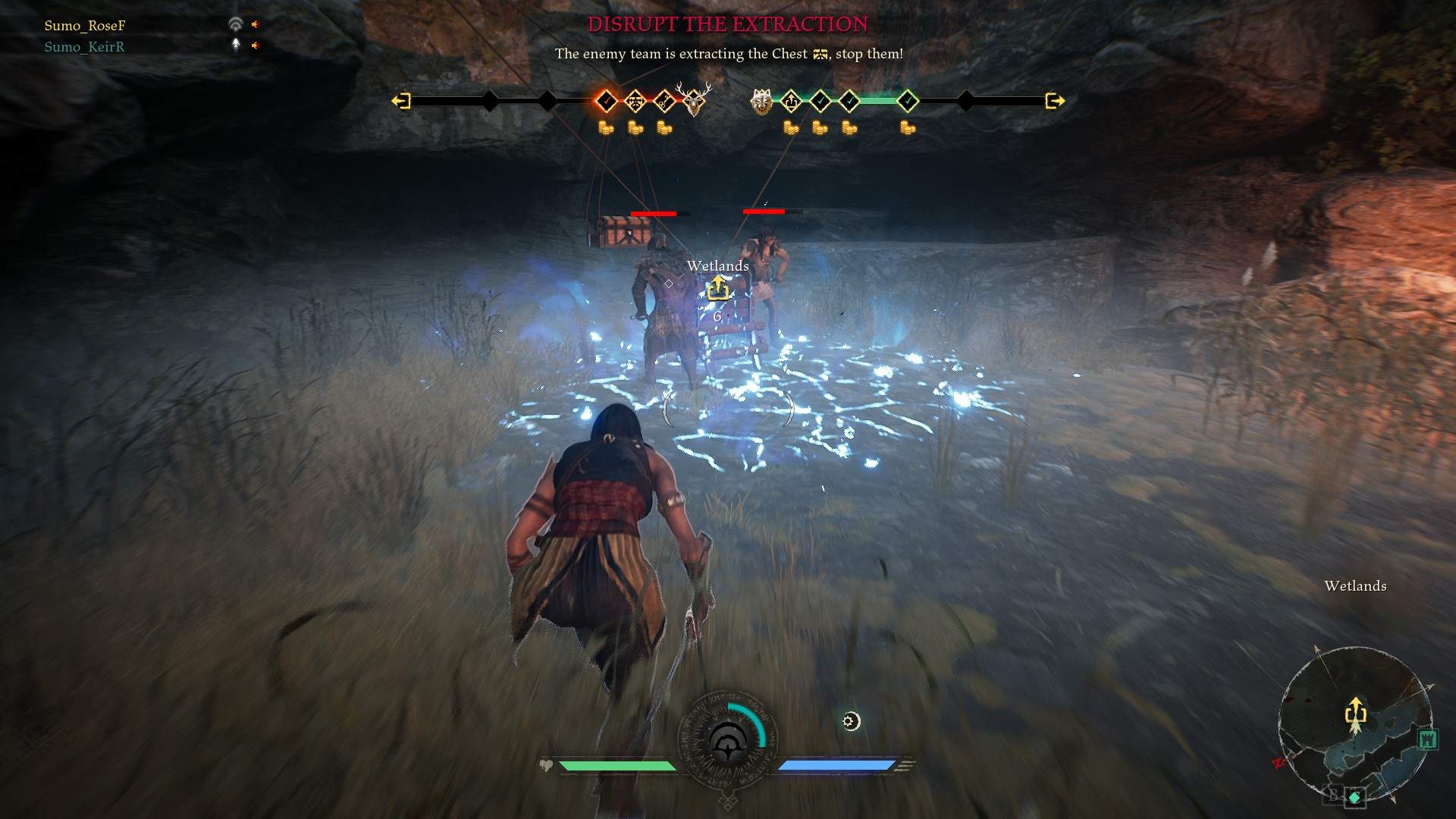Viewport: 1456px width, 819px height.
Task: Mute Sumo_RoseF using the speaker icon
Action: click(x=255, y=24)
